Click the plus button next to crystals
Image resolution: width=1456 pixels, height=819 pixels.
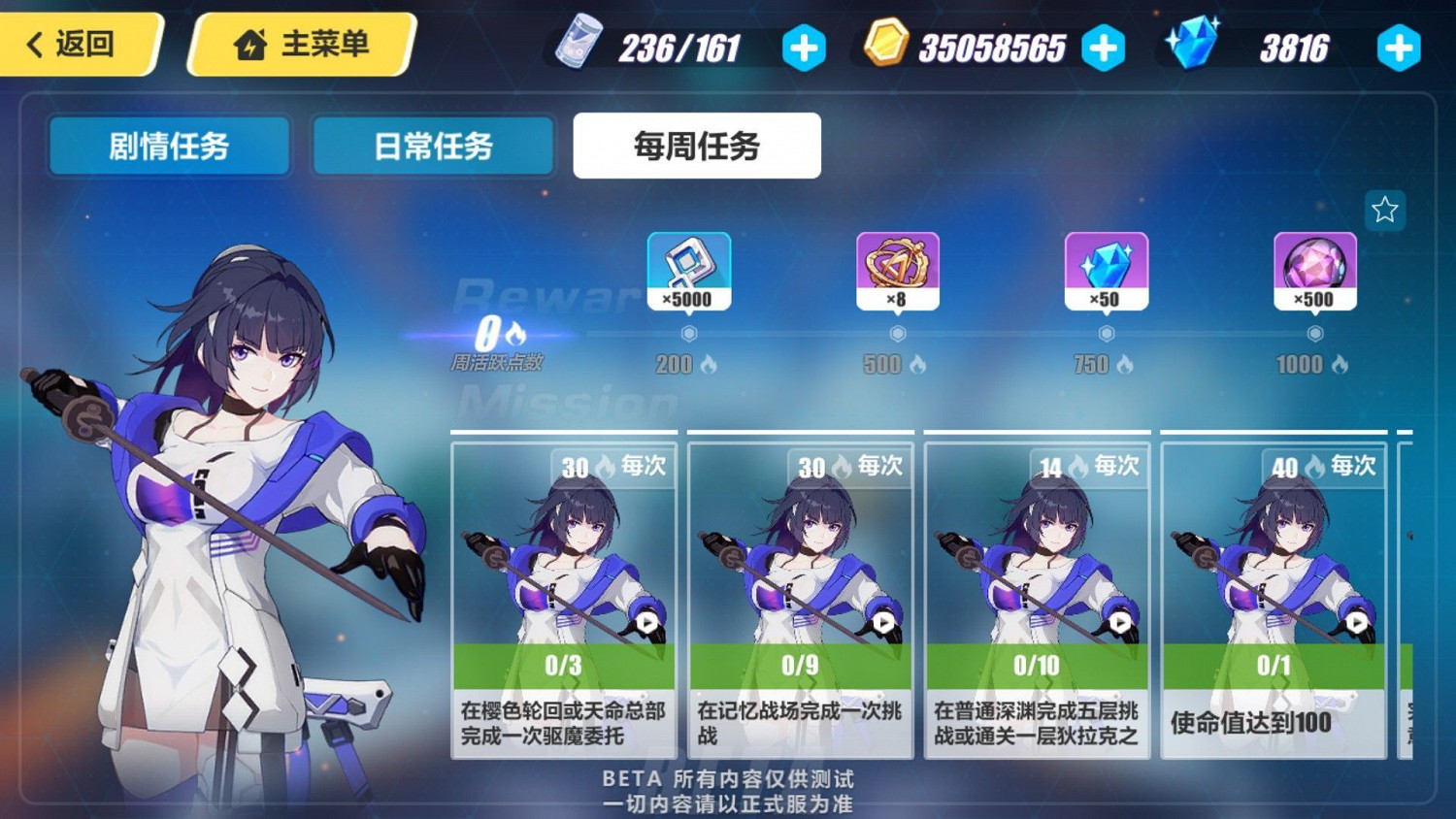coord(1398,47)
